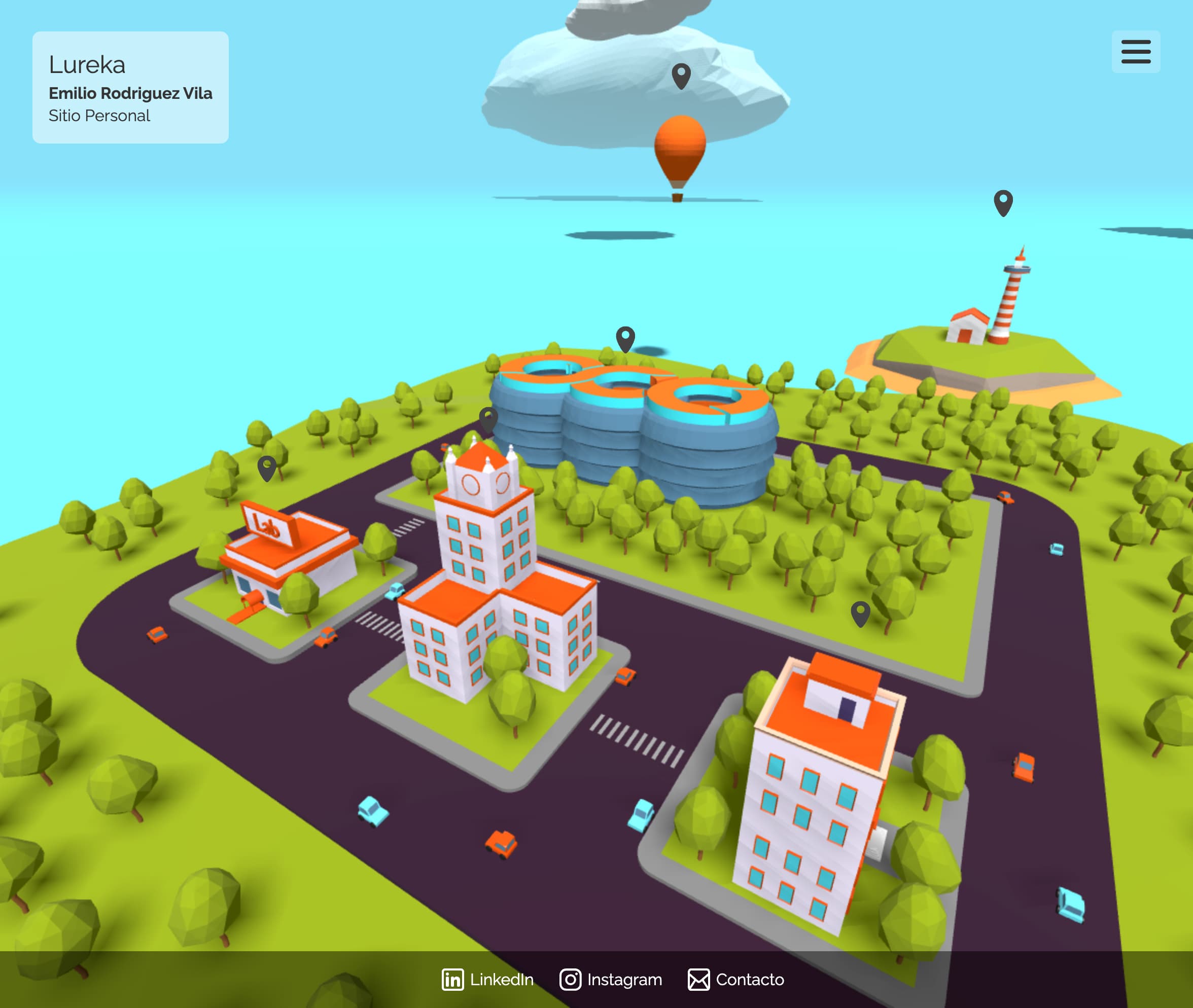Open the LinkedIn link text
Image resolution: width=1193 pixels, height=1008 pixels.
coord(501,980)
